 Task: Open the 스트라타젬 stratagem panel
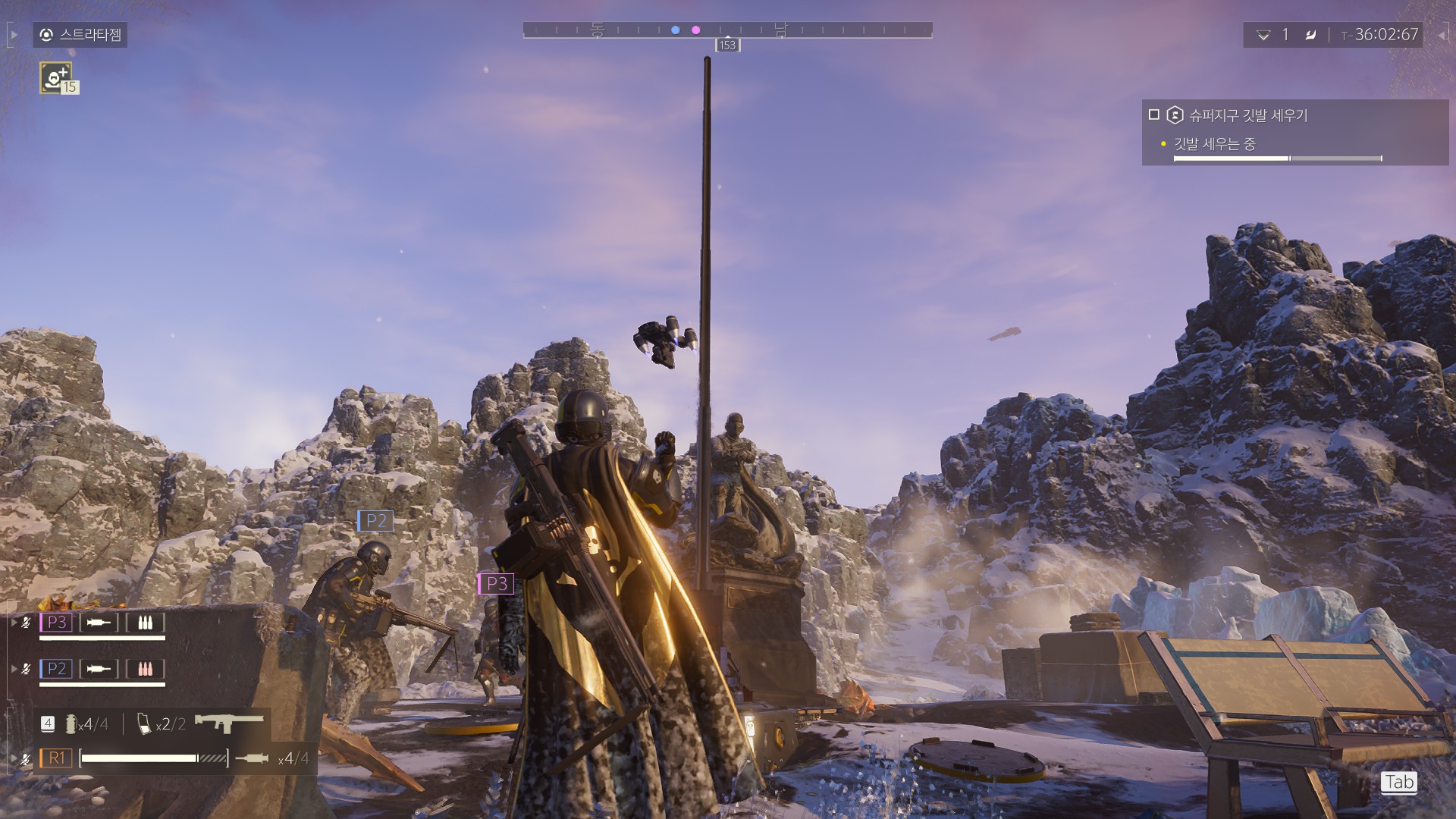tap(80, 35)
